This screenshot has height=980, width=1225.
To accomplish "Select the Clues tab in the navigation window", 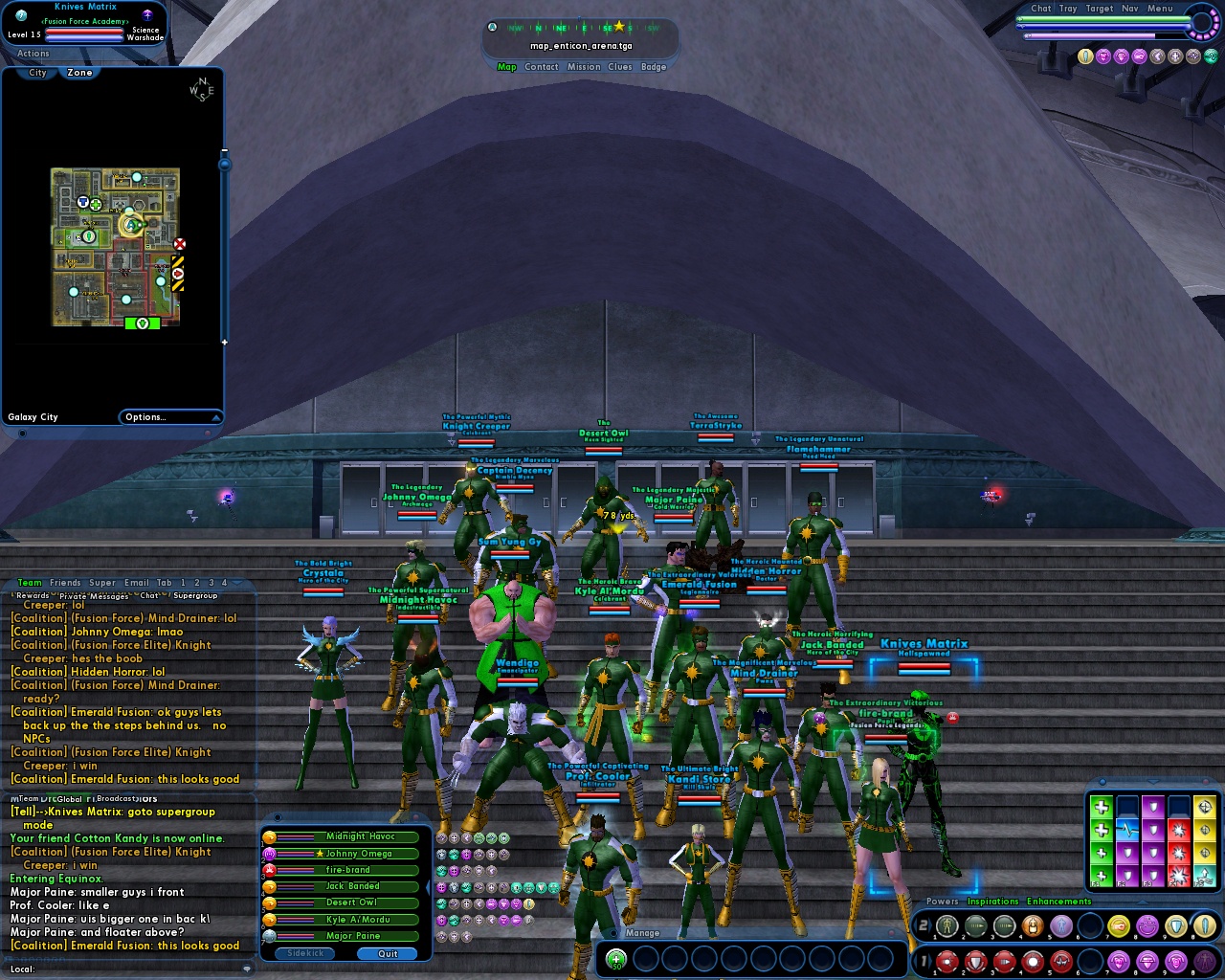I will point(620,67).
